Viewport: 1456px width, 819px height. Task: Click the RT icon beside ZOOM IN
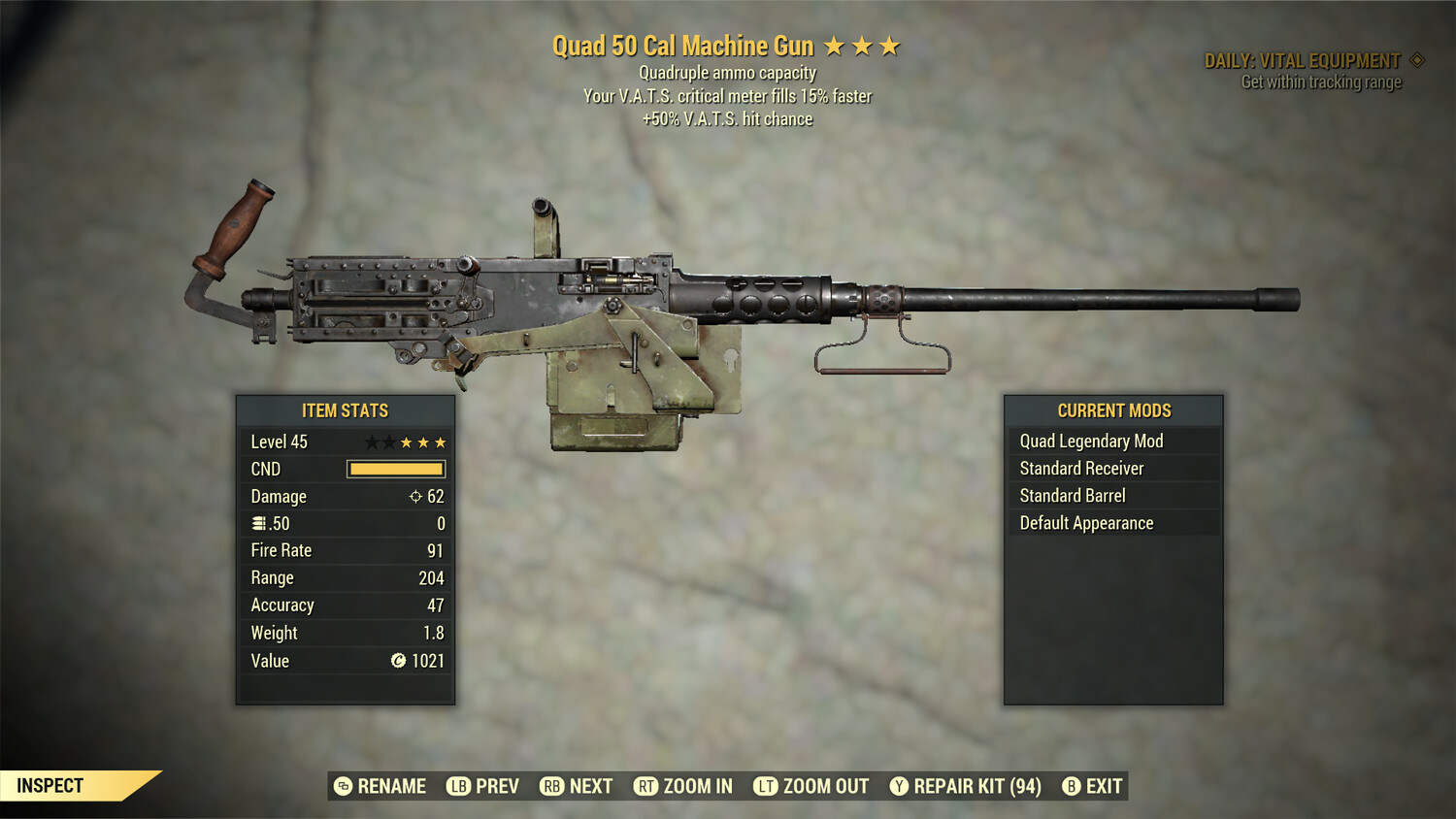(x=645, y=786)
